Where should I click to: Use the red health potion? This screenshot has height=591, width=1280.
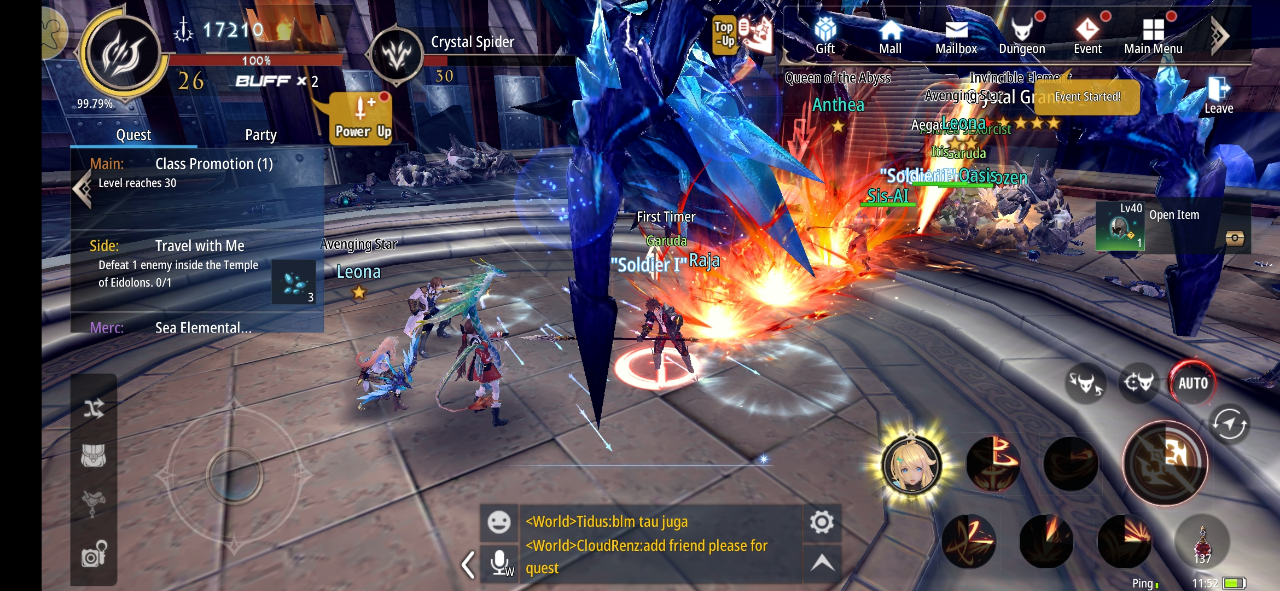pyautogui.click(x=1202, y=542)
